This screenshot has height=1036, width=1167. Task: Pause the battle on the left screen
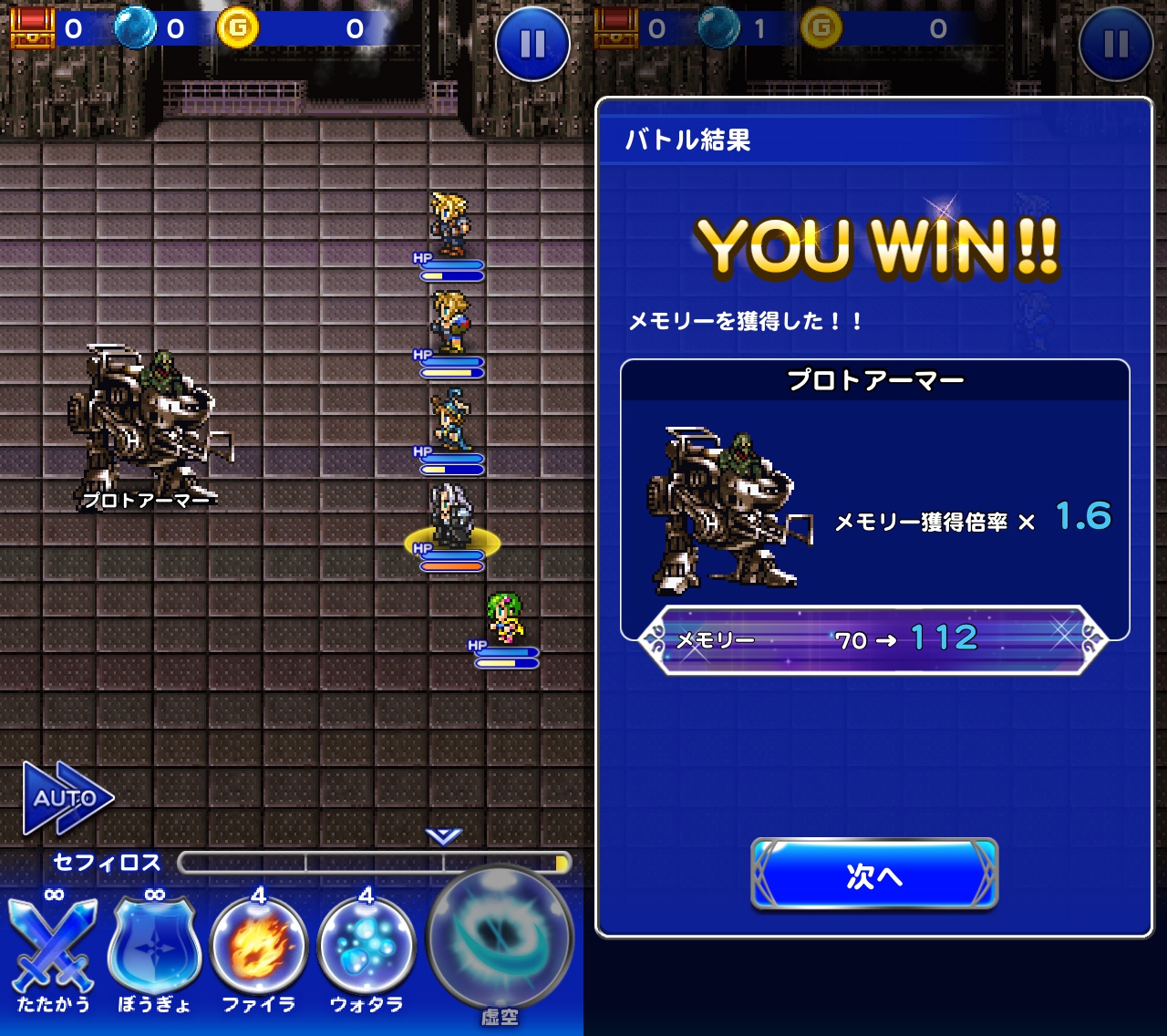[x=532, y=43]
